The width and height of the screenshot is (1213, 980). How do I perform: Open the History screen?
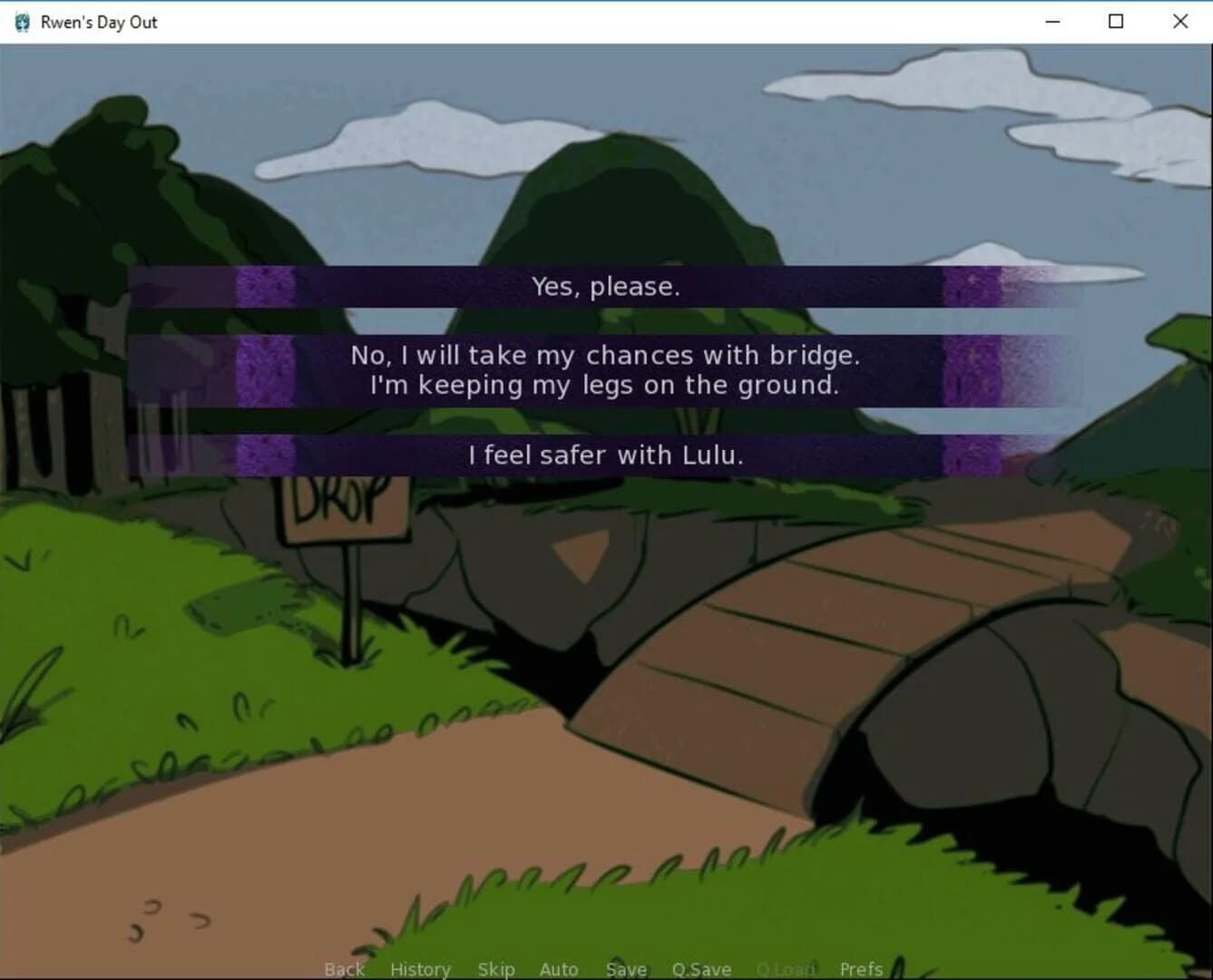point(419,968)
